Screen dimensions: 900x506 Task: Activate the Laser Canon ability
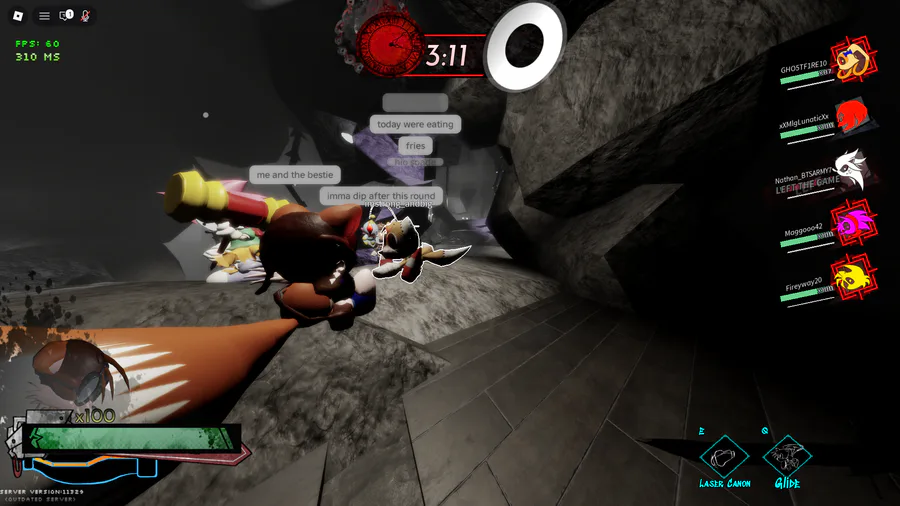[x=722, y=459]
